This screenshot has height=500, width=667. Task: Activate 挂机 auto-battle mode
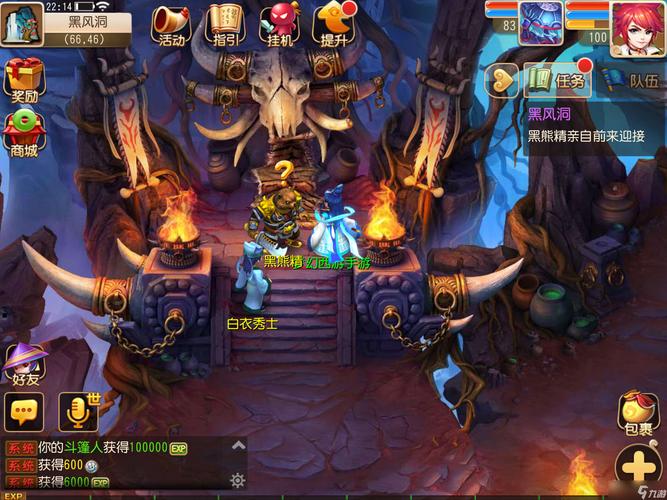(279, 24)
